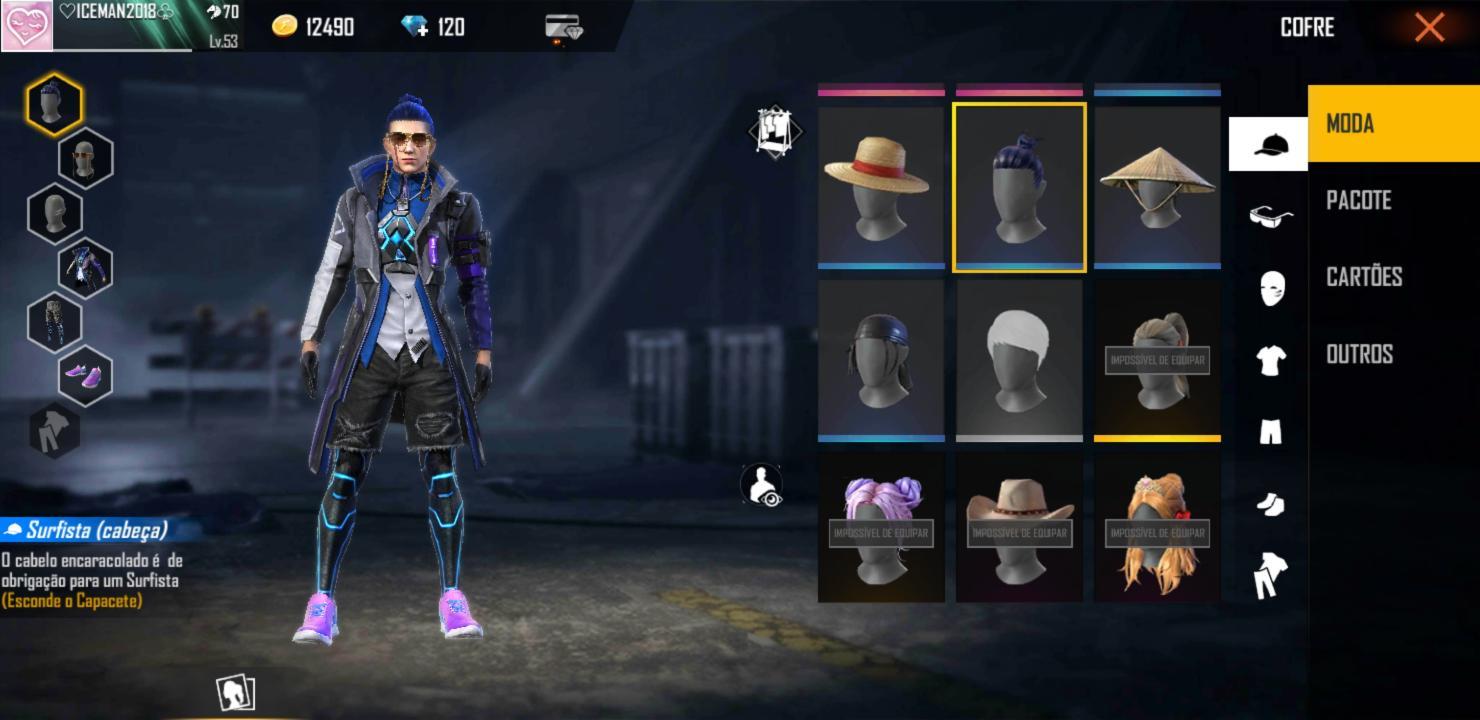Select the blue bun Surfista hair
Viewport: 1480px width, 720px height.
(x=1019, y=187)
